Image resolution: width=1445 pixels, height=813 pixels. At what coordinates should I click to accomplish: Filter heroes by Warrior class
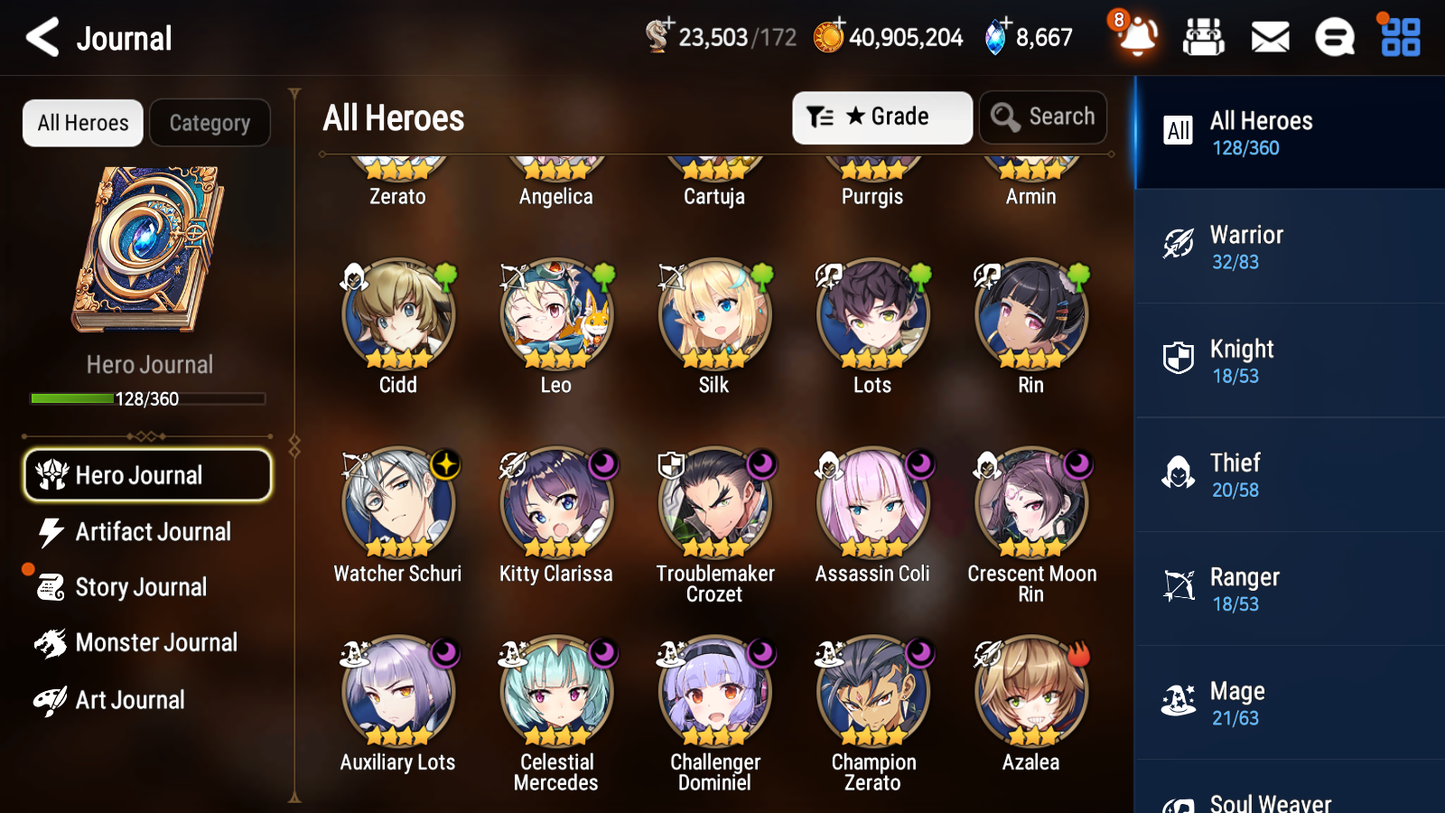pos(1289,246)
